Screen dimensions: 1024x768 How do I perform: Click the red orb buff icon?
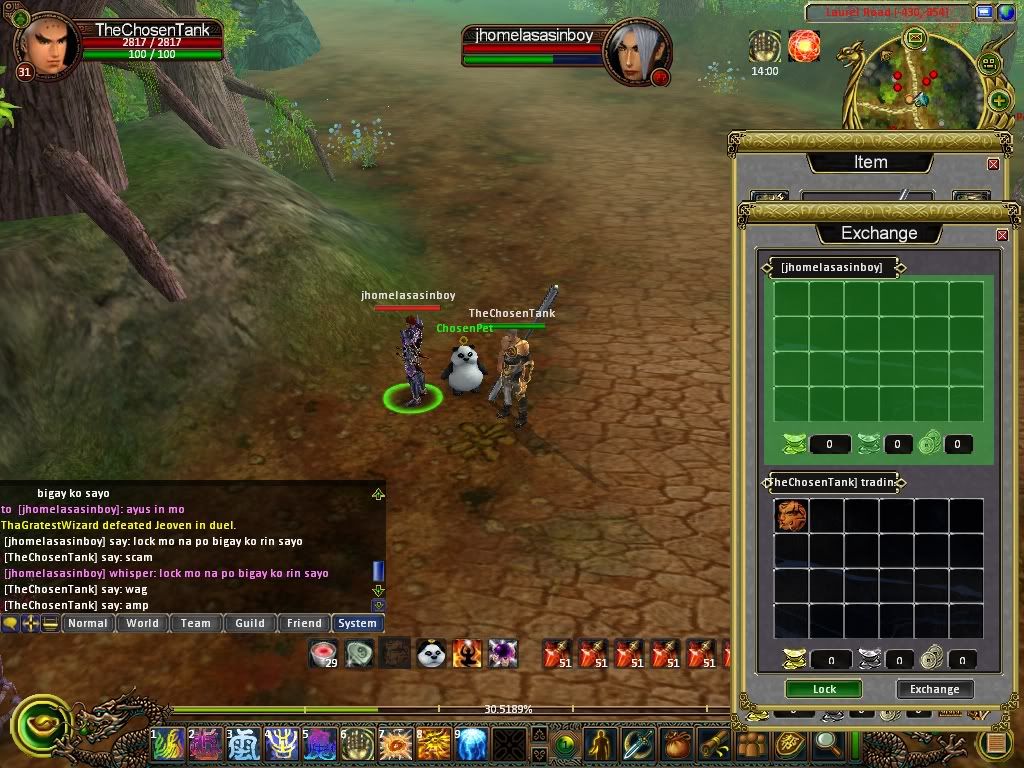[x=803, y=46]
